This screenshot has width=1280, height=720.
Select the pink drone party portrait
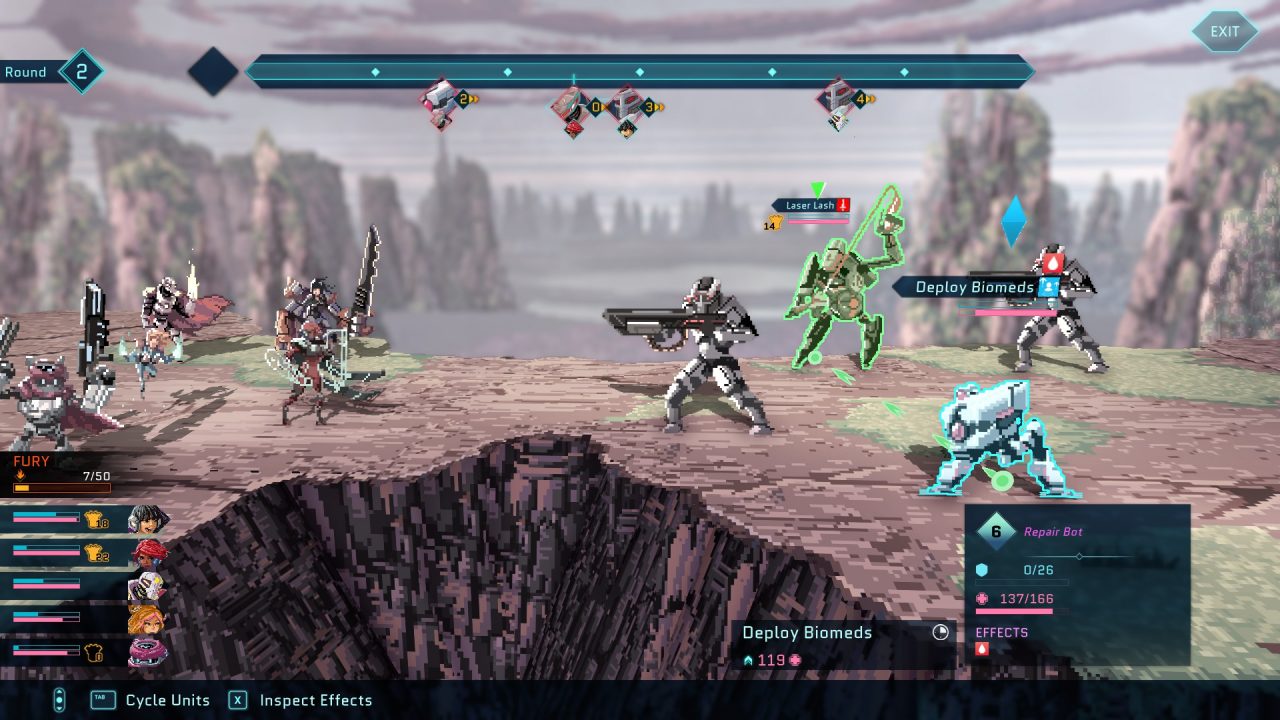pyautogui.click(x=147, y=652)
